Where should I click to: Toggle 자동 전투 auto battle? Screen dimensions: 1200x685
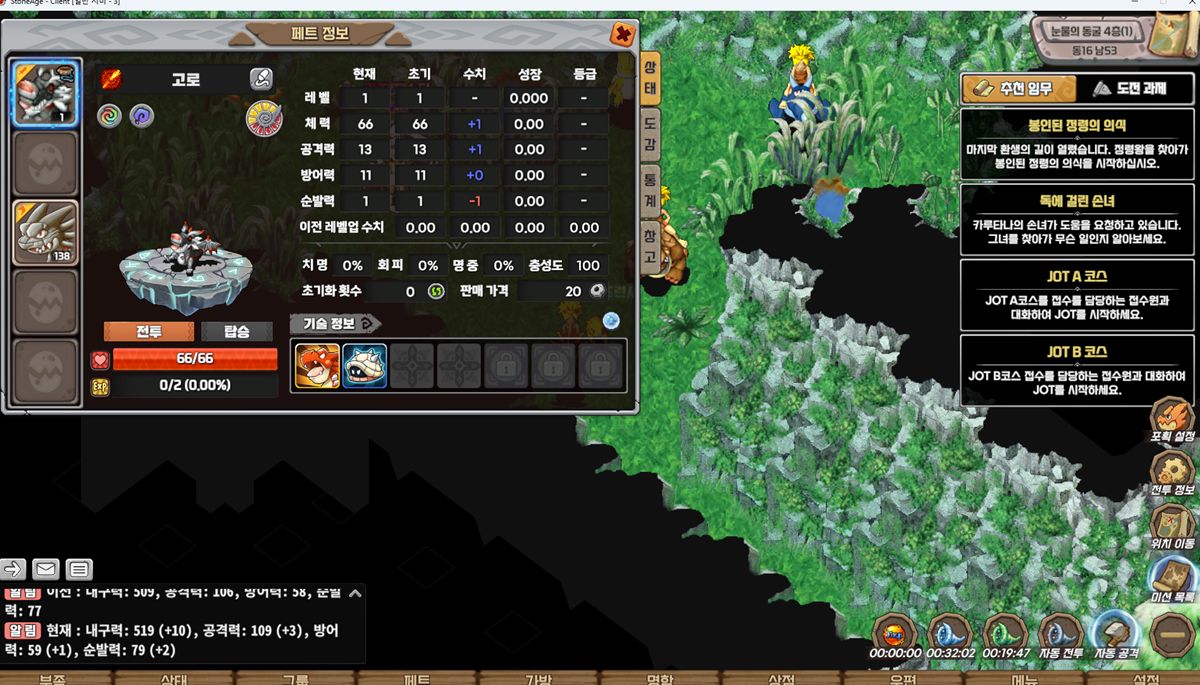pyautogui.click(x=1060, y=635)
